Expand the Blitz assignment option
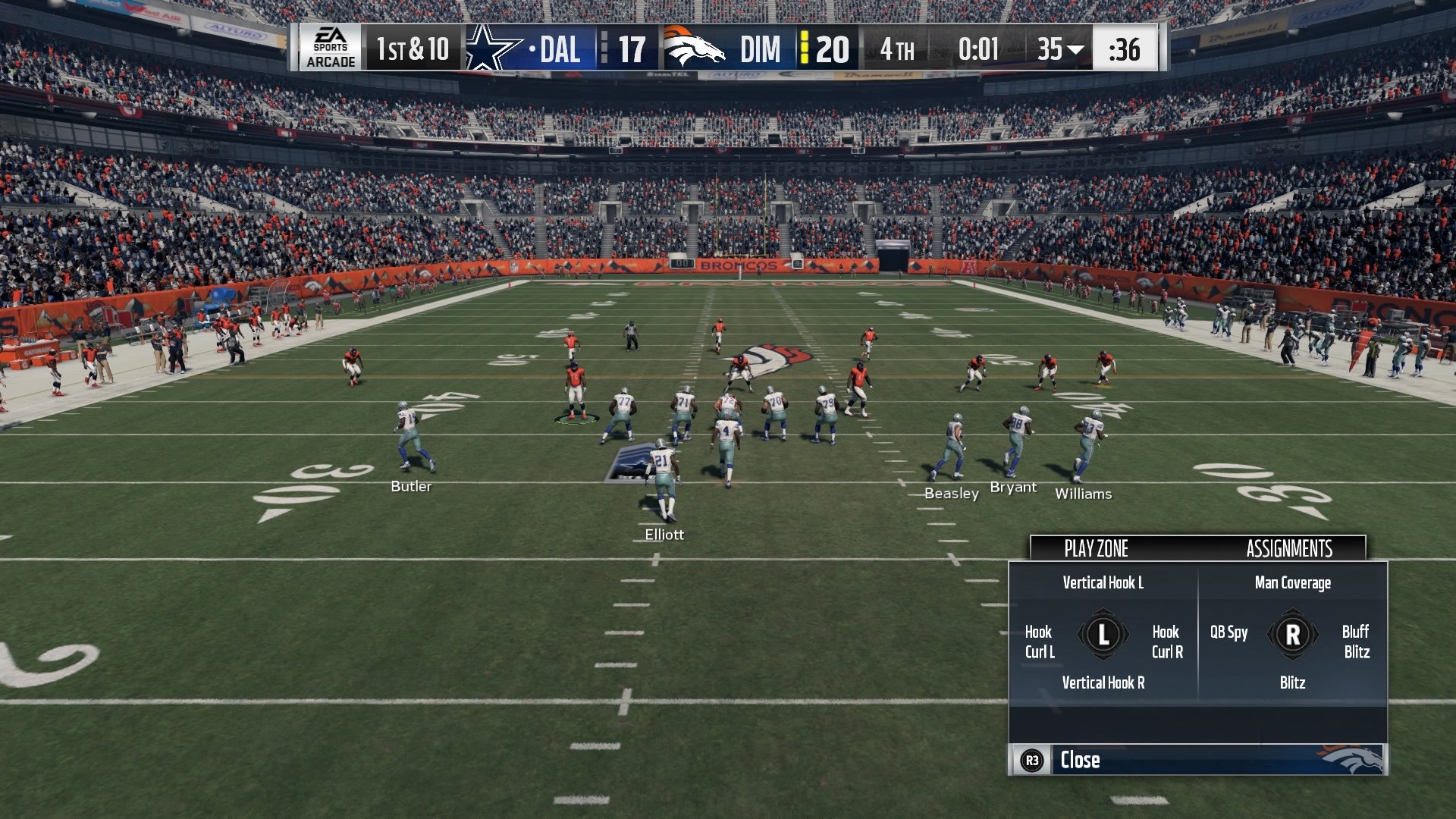Screen dimensions: 1456x819 [x=1294, y=682]
